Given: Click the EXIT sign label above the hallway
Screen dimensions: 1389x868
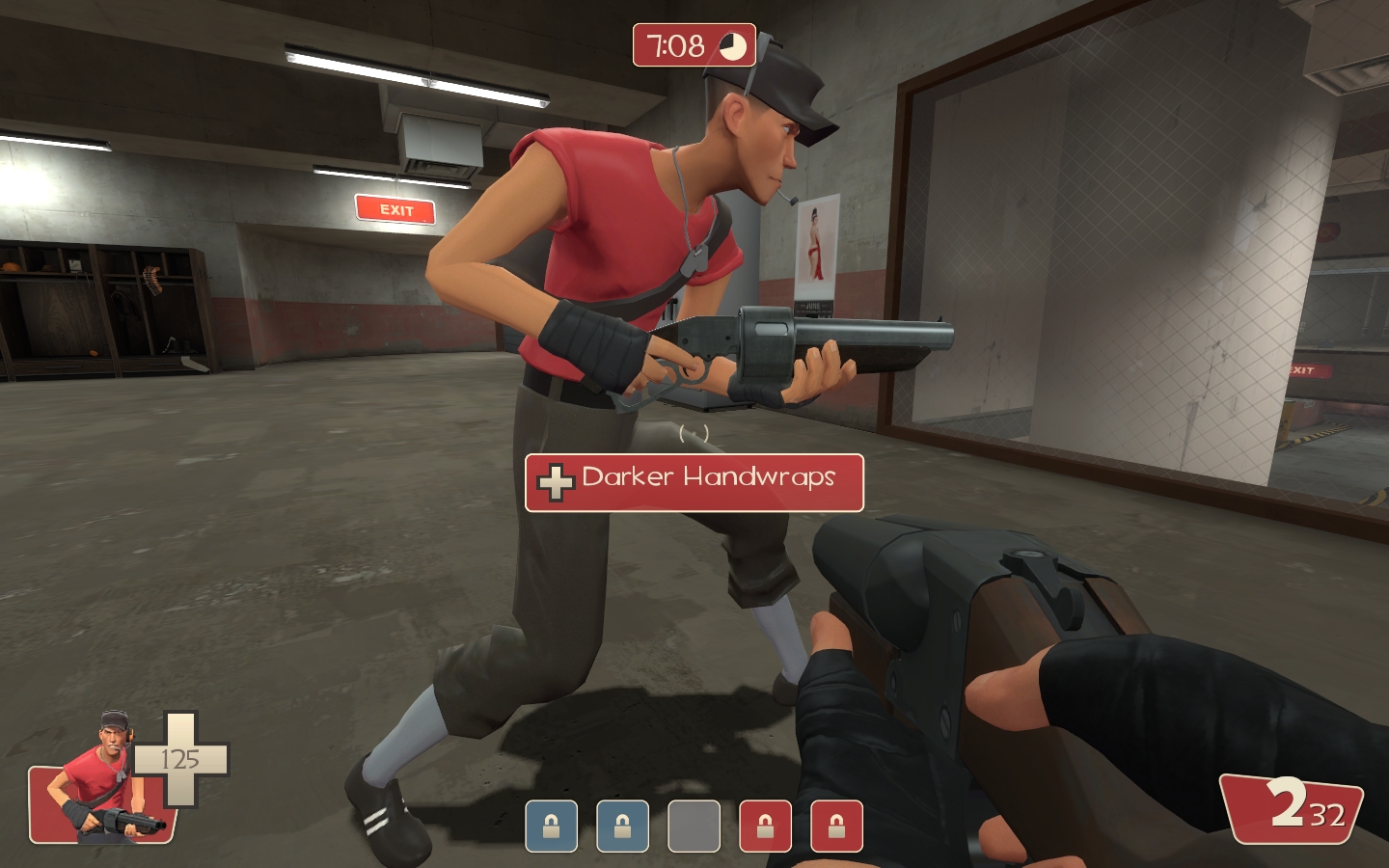Looking at the screenshot, I should (395, 208).
